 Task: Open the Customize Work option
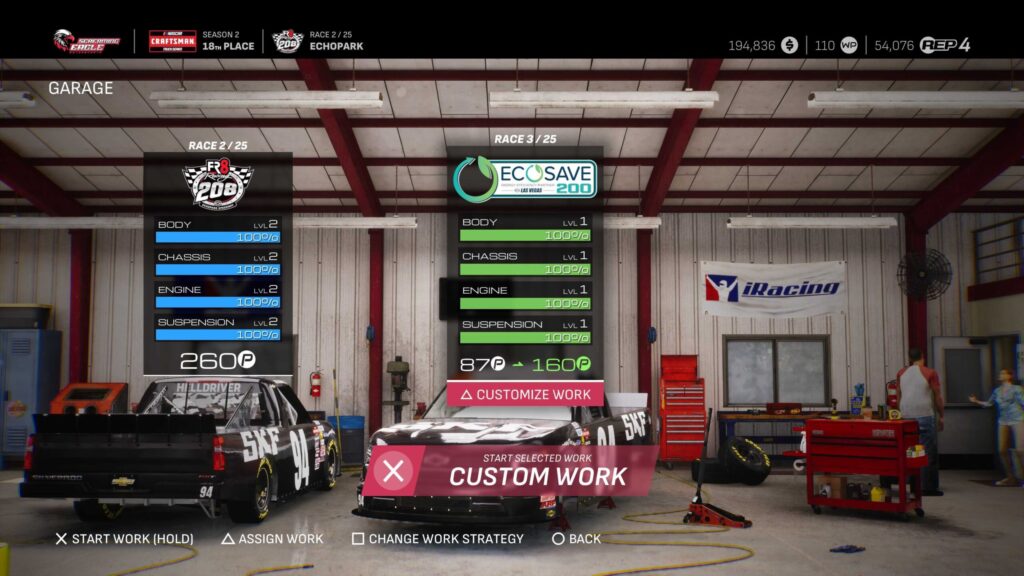point(525,394)
